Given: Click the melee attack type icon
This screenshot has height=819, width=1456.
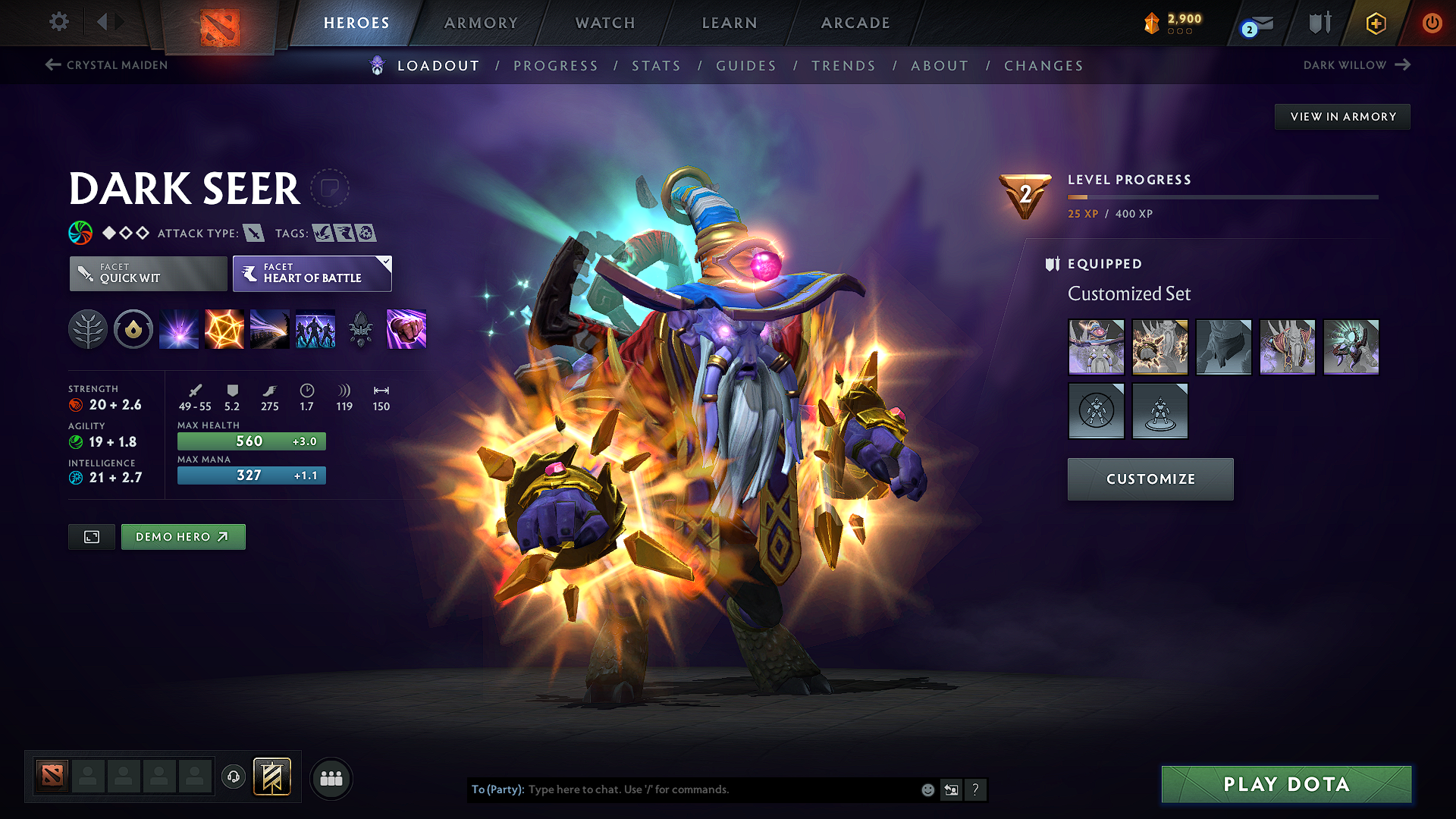Looking at the screenshot, I should point(253,233).
